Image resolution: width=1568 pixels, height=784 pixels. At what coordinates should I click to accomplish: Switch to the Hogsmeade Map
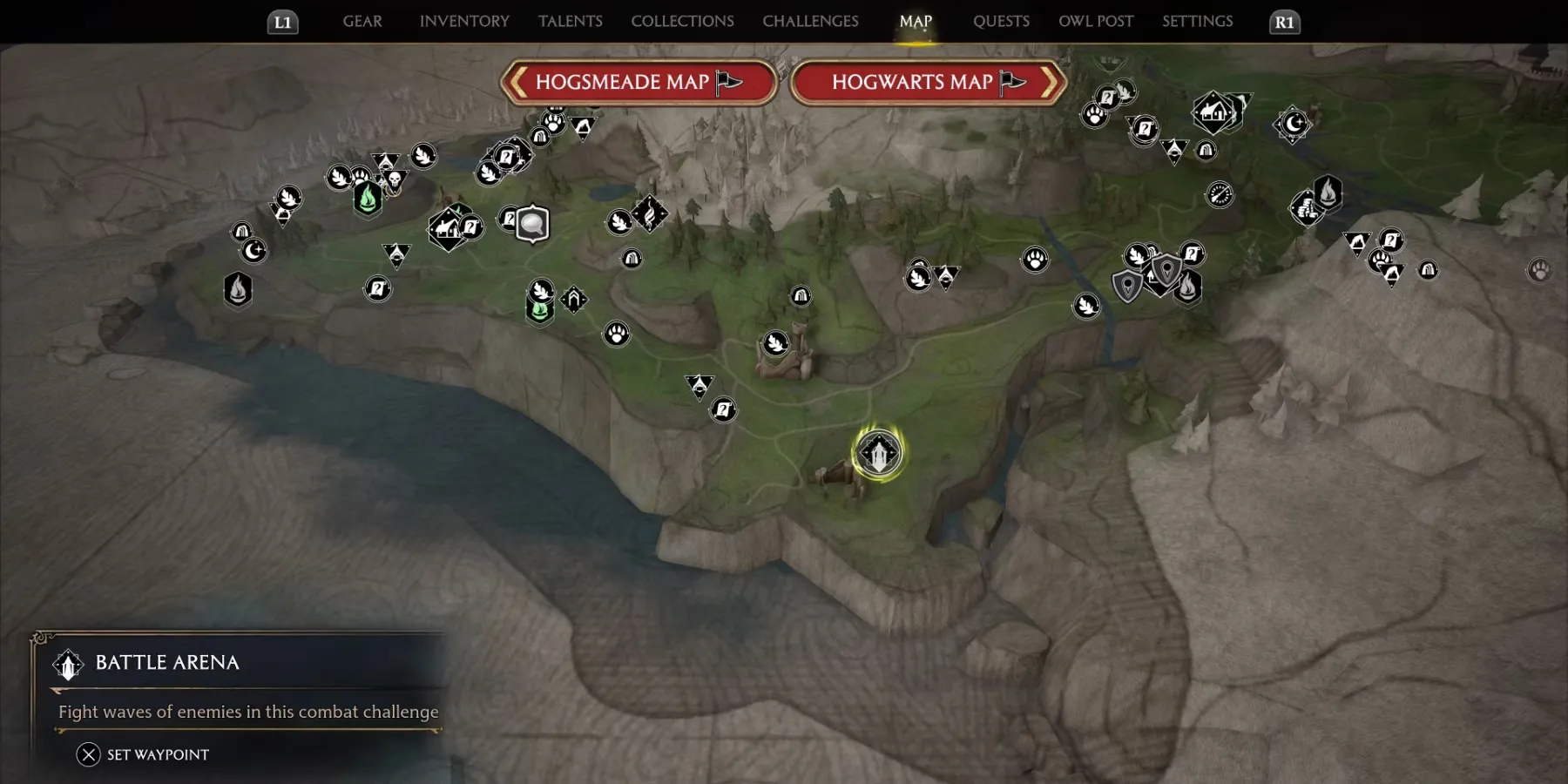coord(639,83)
